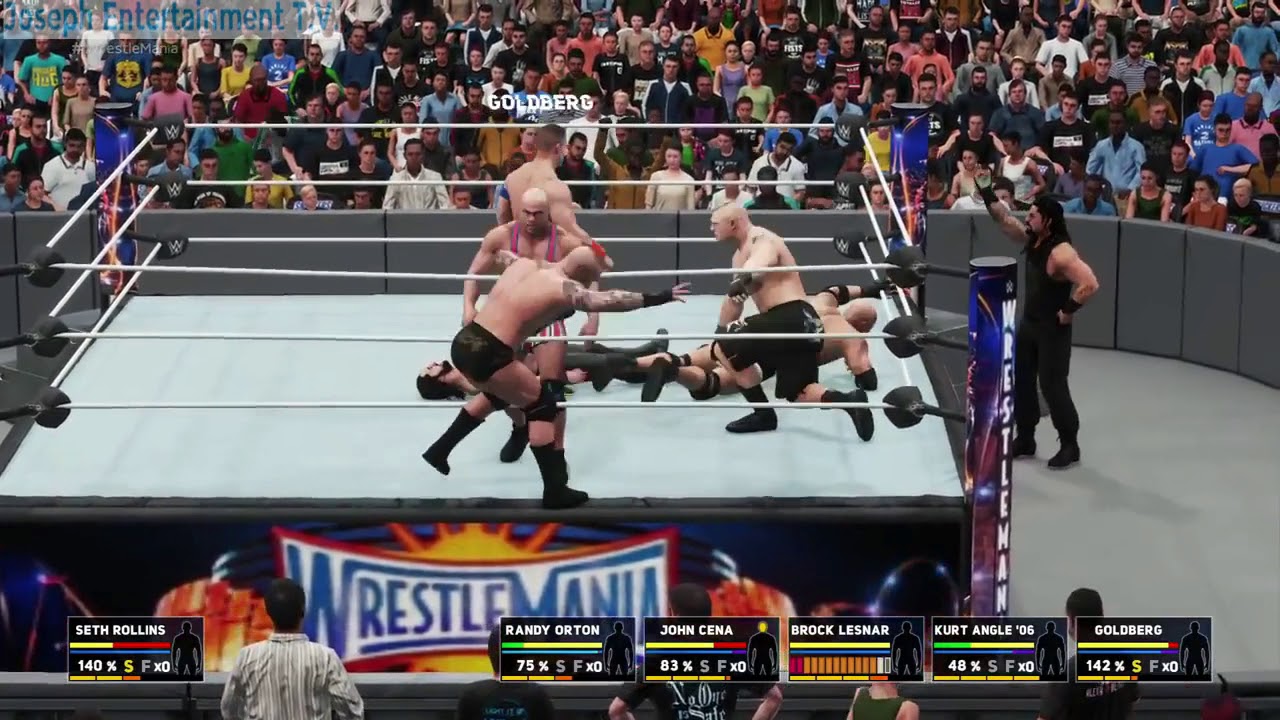Choose John Cena's HUD panel
Image resolution: width=1280 pixels, height=720 pixels.
click(711, 649)
